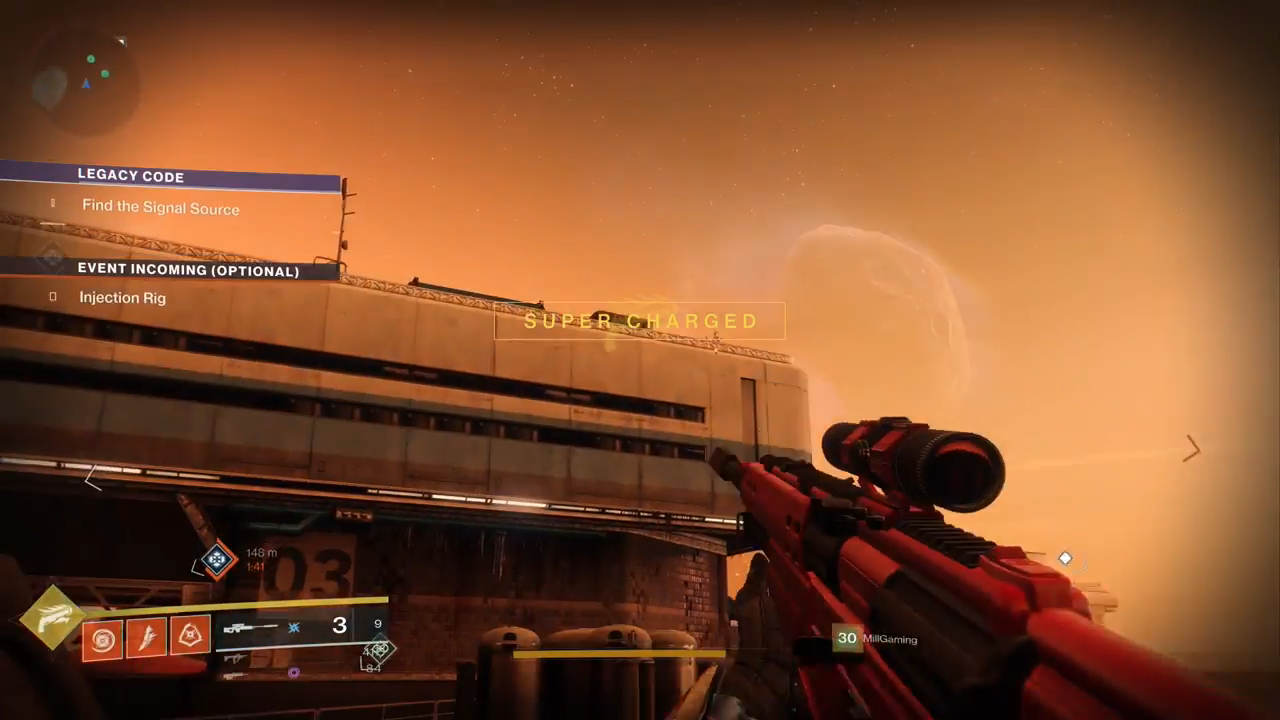Image resolution: width=1280 pixels, height=720 pixels.
Task: Click the hexagonal class ability icon
Action: [x=190, y=634]
